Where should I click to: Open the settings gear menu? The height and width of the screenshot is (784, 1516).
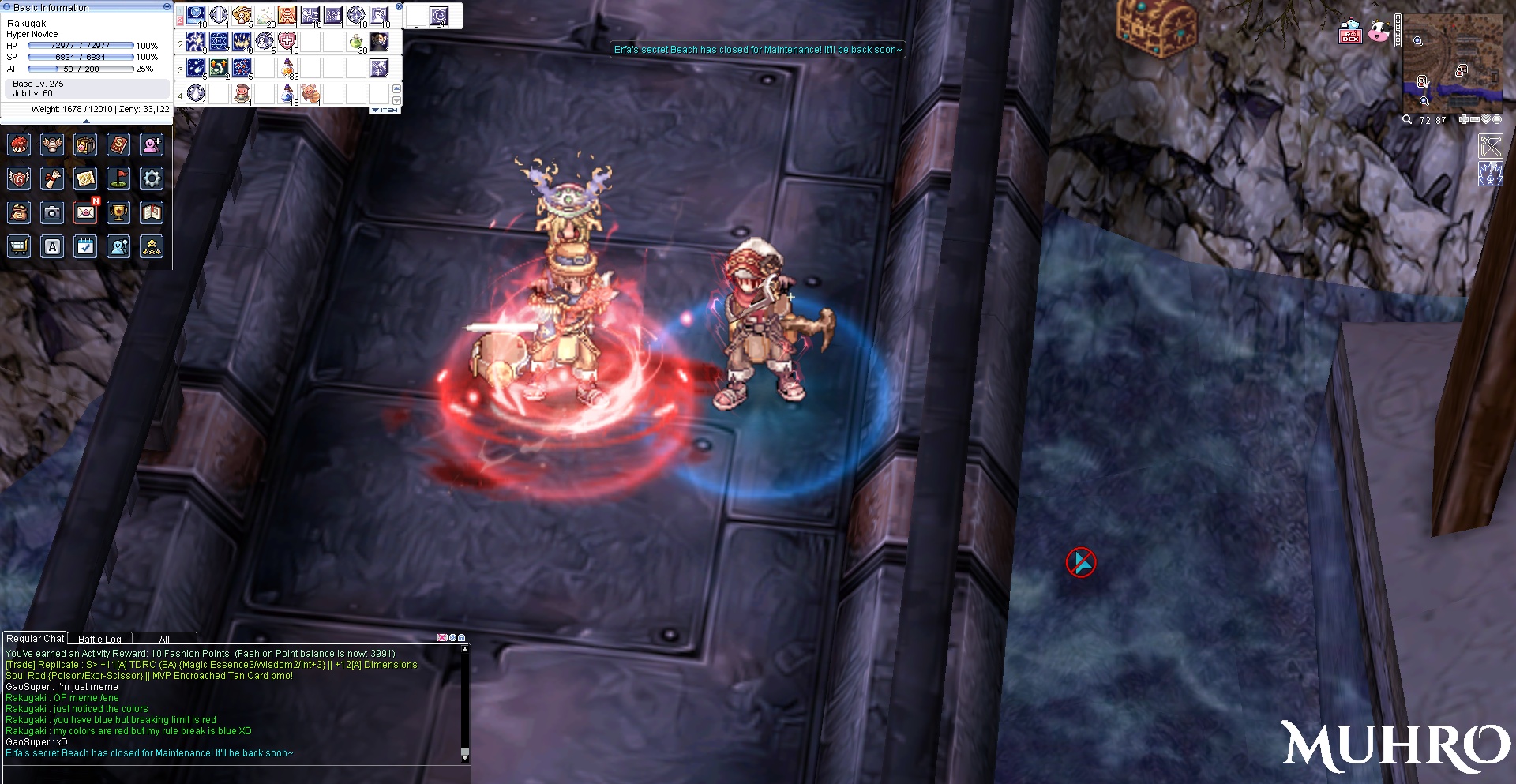152,178
